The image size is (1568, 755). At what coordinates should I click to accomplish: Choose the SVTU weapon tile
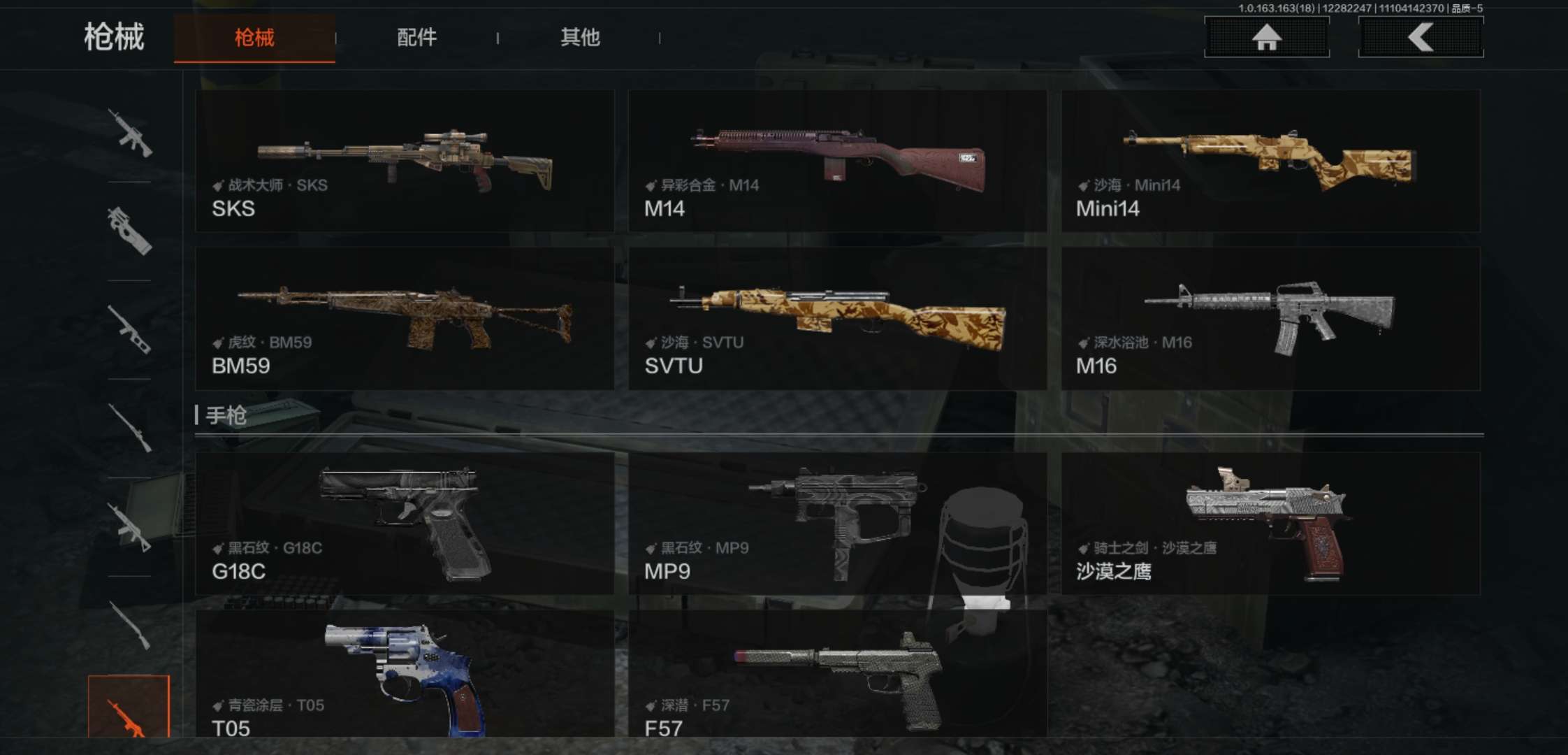pyautogui.click(x=837, y=318)
